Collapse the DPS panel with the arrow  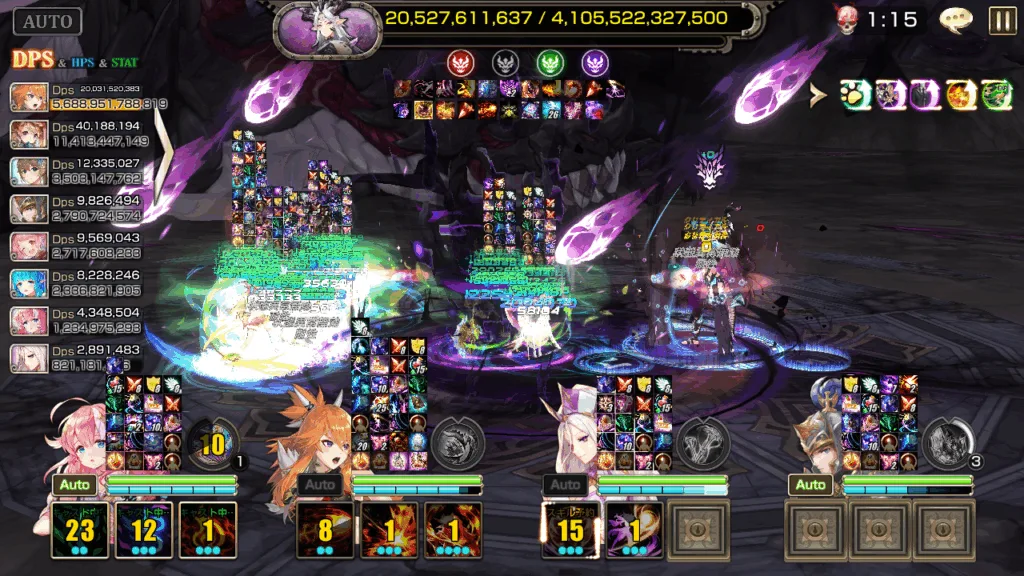tap(160, 160)
